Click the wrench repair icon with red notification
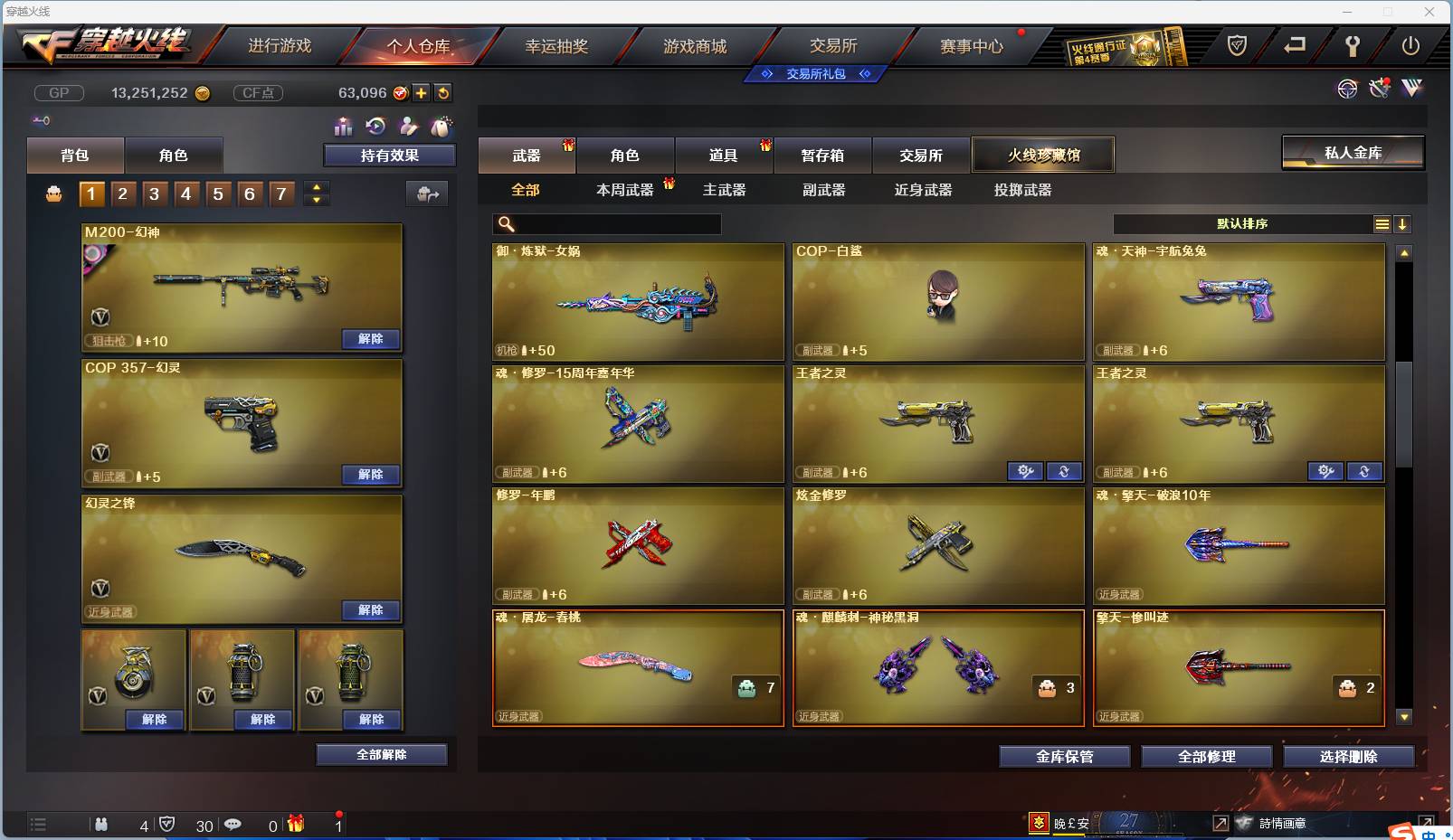 pos(1380,89)
